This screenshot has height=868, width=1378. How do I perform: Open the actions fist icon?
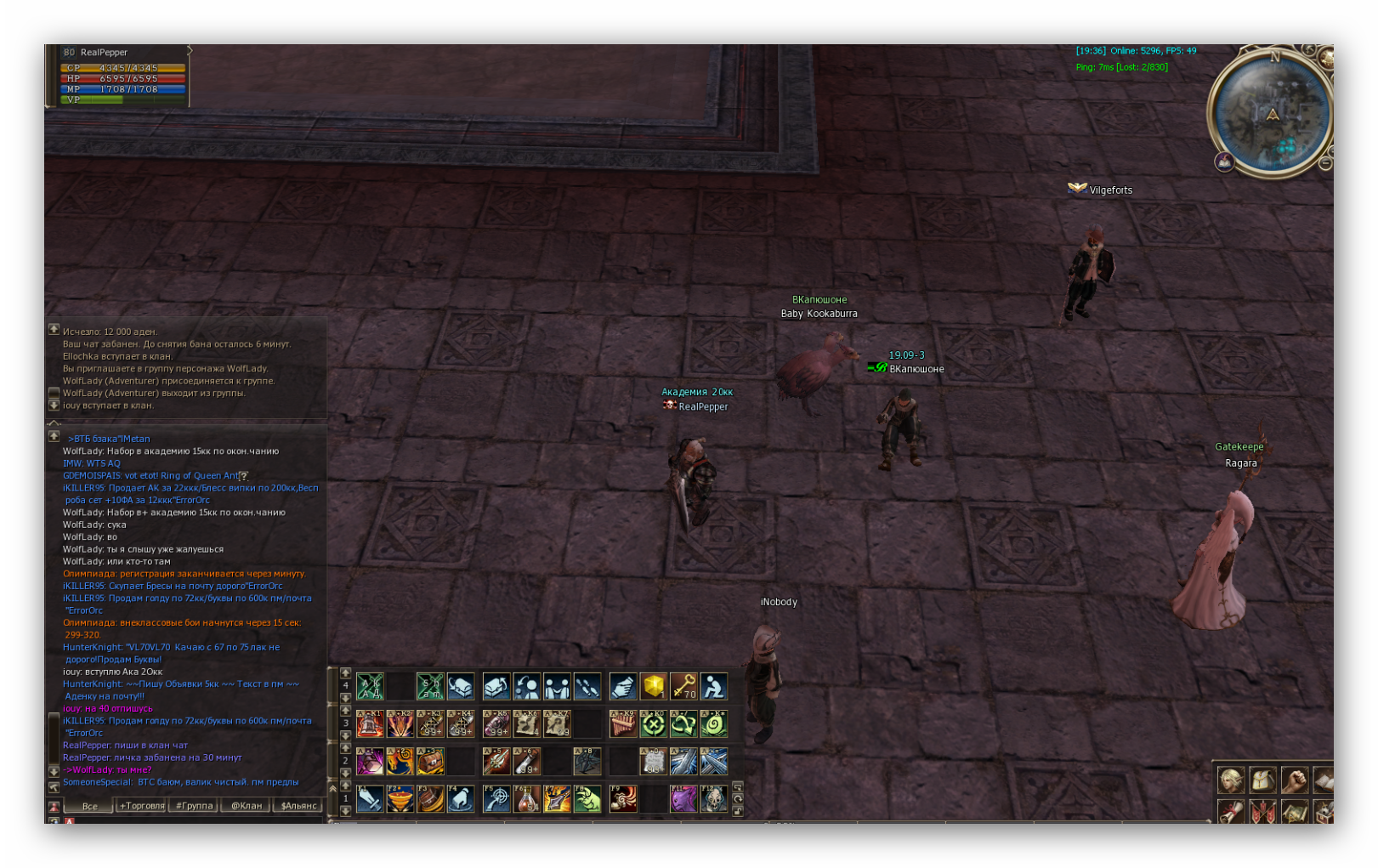tap(1294, 779)
